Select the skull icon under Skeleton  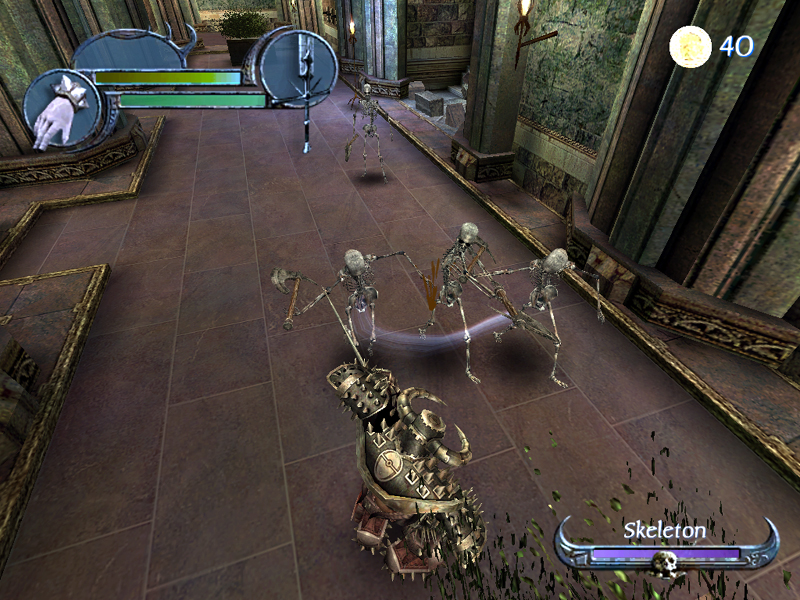pyautogui.click(x=666, y=565)
